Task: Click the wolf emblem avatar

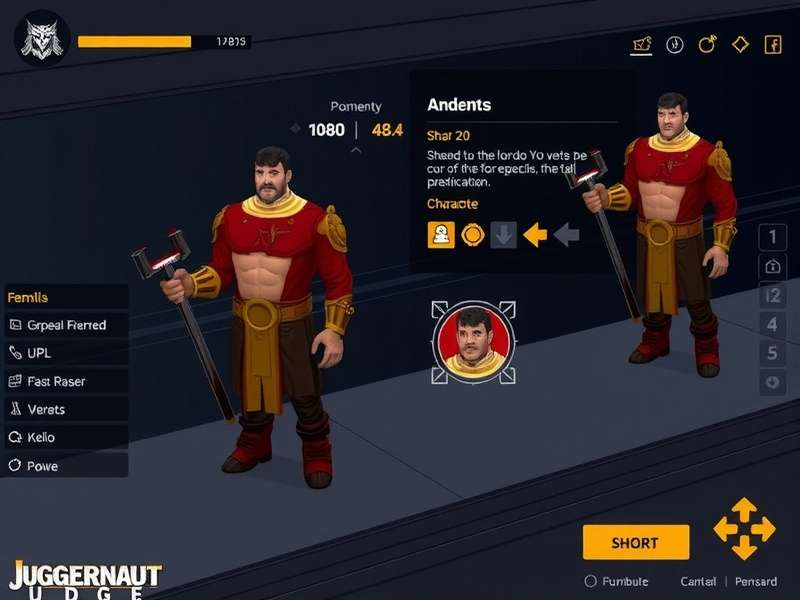Action: [40, 40]
